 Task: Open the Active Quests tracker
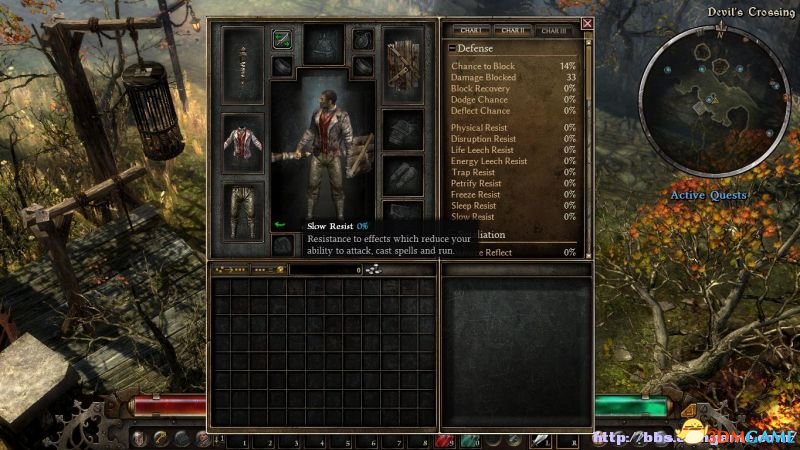point(708,195)
